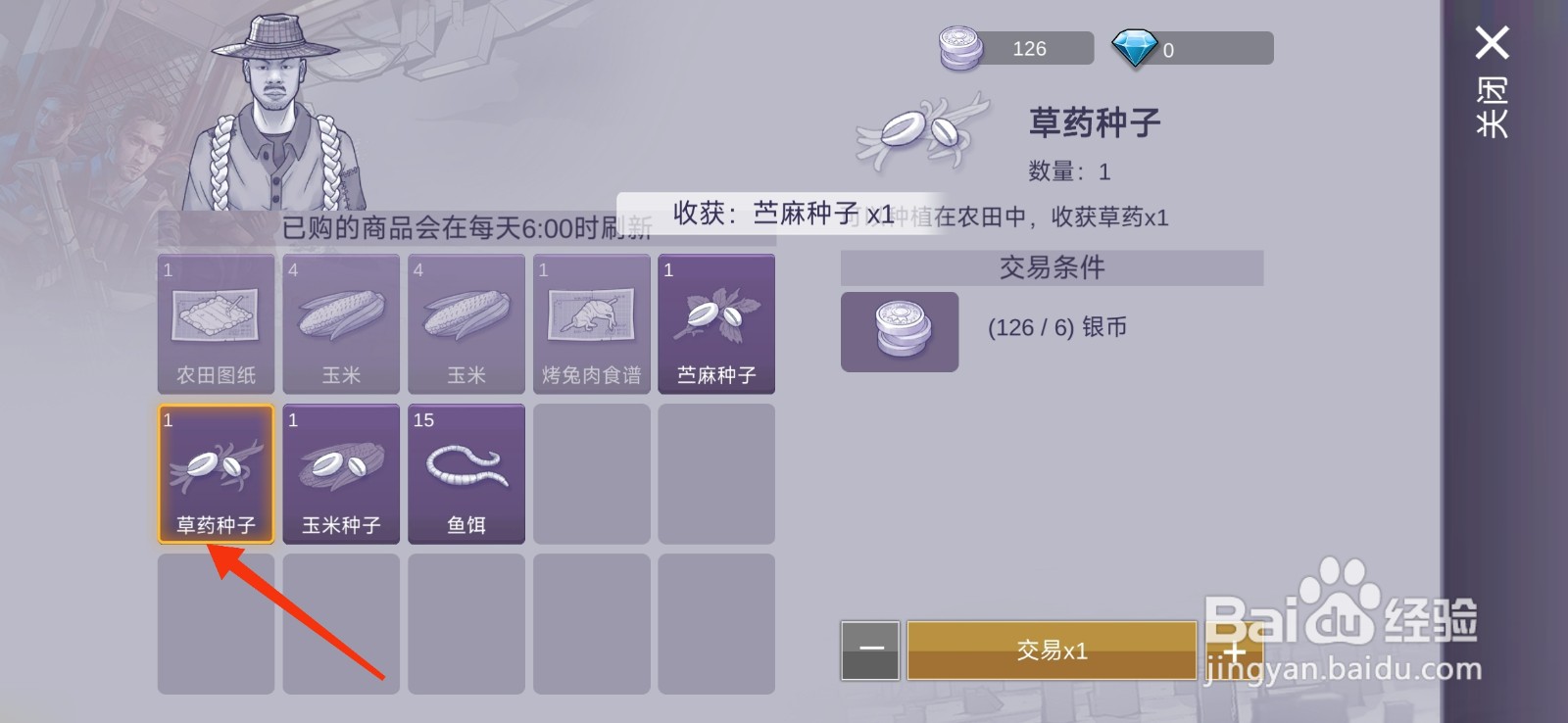Select the 苎麻种子 ramie seed item
The image size is (1568, 723).
[716, 323]
